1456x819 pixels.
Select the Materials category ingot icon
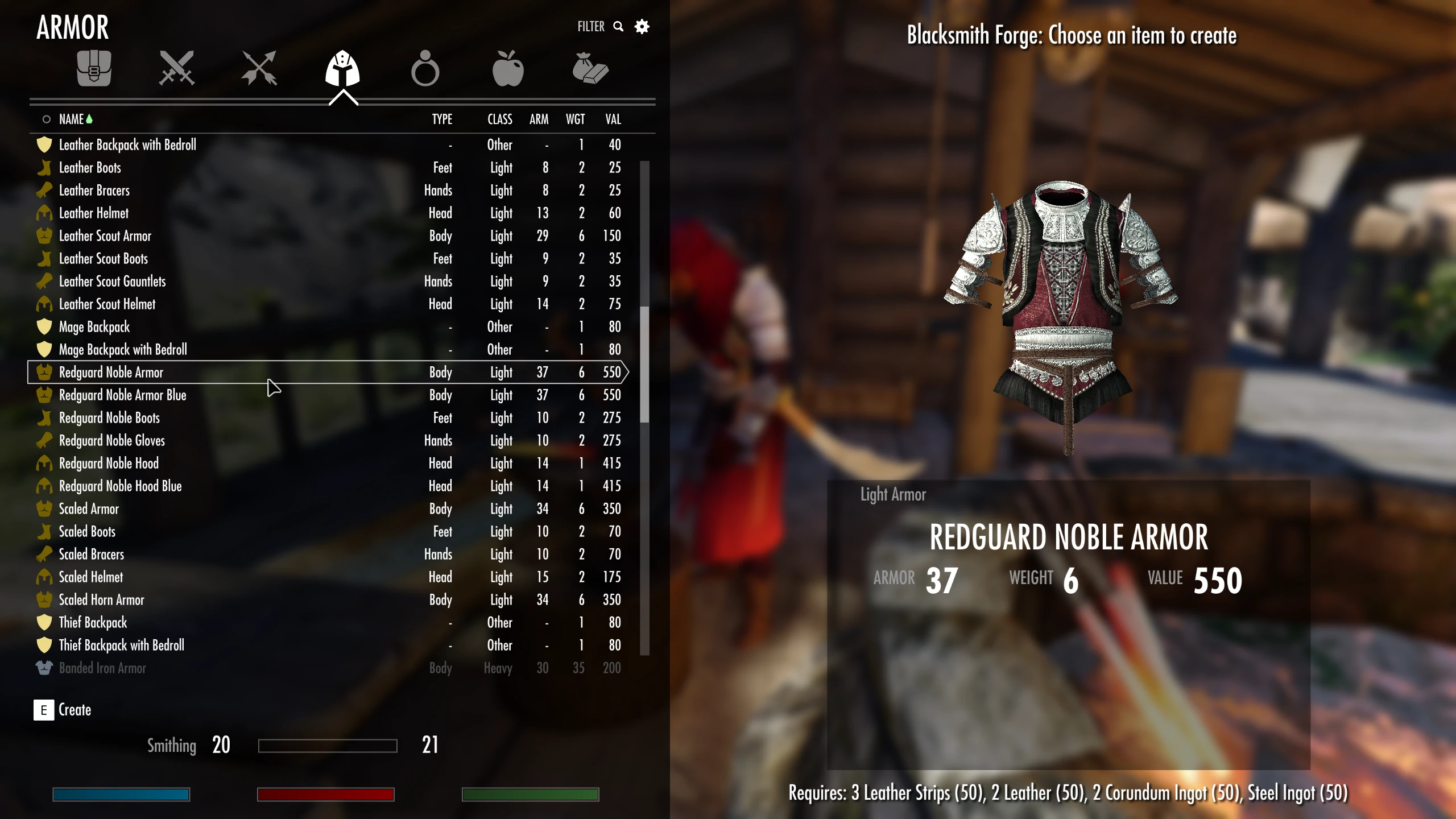591,68
